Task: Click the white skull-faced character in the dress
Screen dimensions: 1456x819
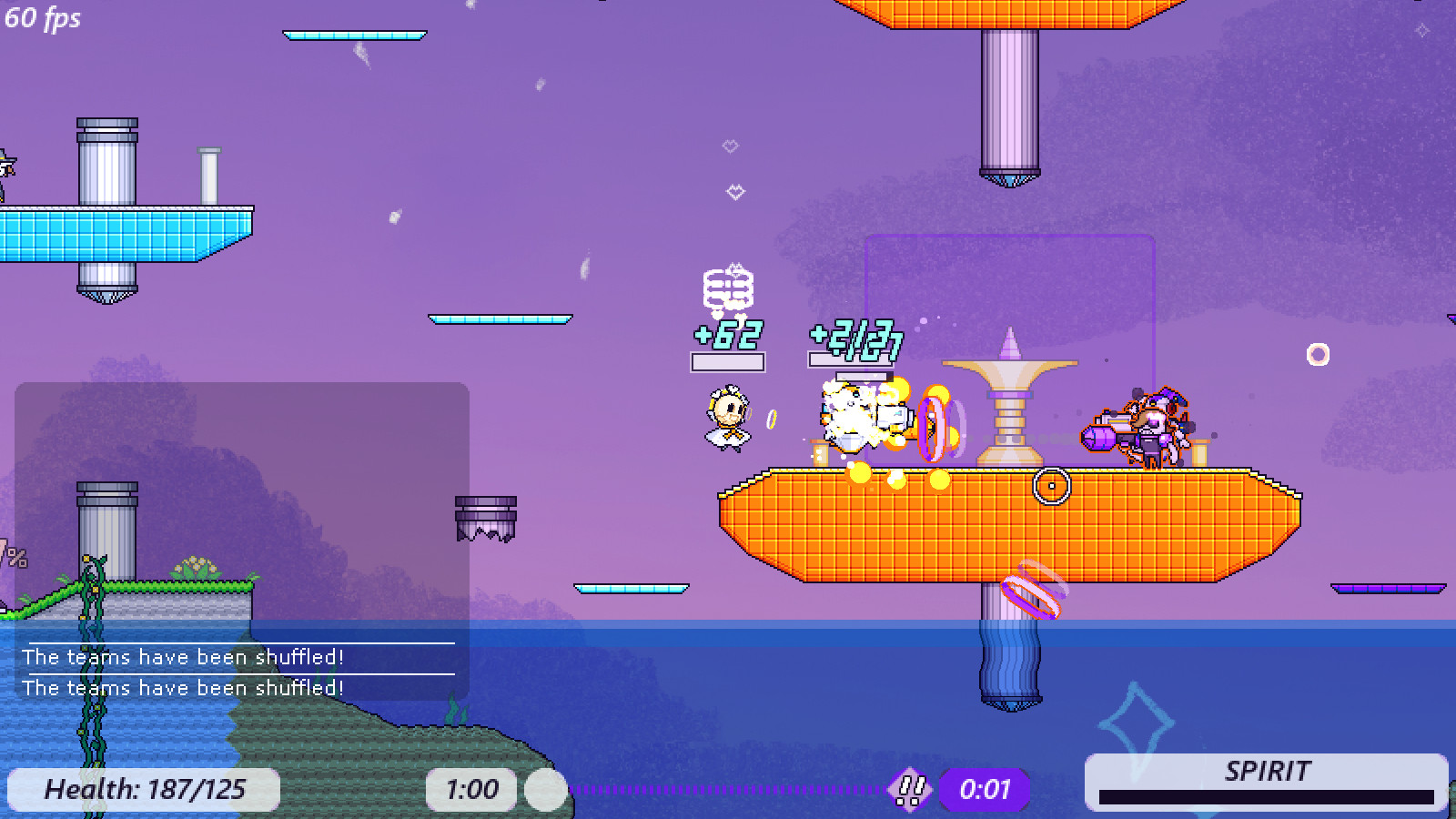Action: click(726, 419)
